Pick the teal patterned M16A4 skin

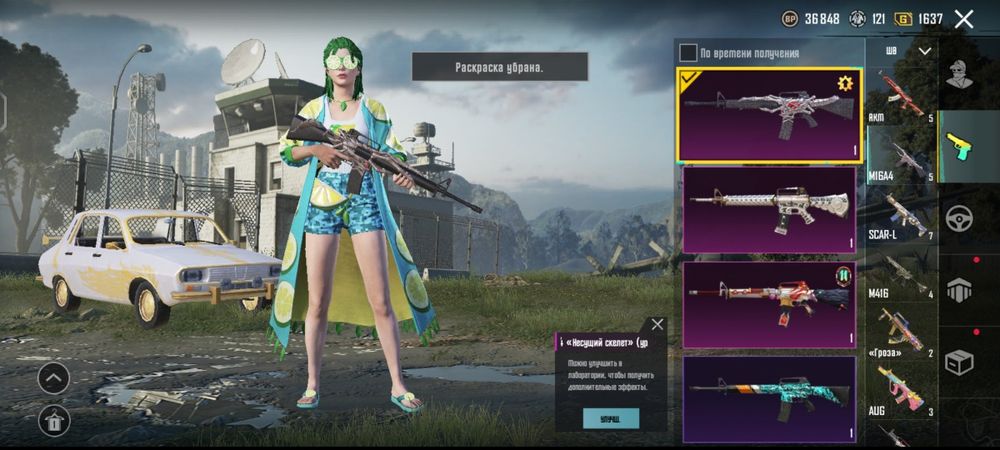pyautogui.click(x=767, y=398)
